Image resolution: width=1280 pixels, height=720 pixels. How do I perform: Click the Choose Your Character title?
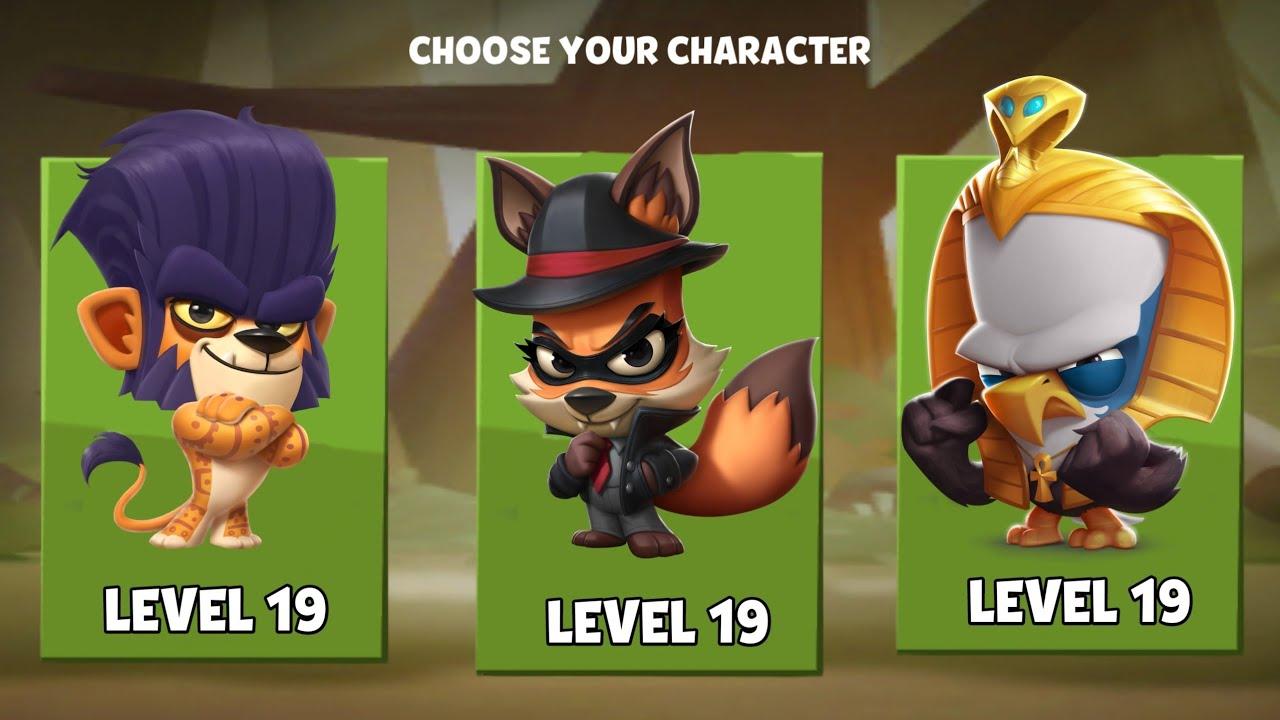pos(640,45)
